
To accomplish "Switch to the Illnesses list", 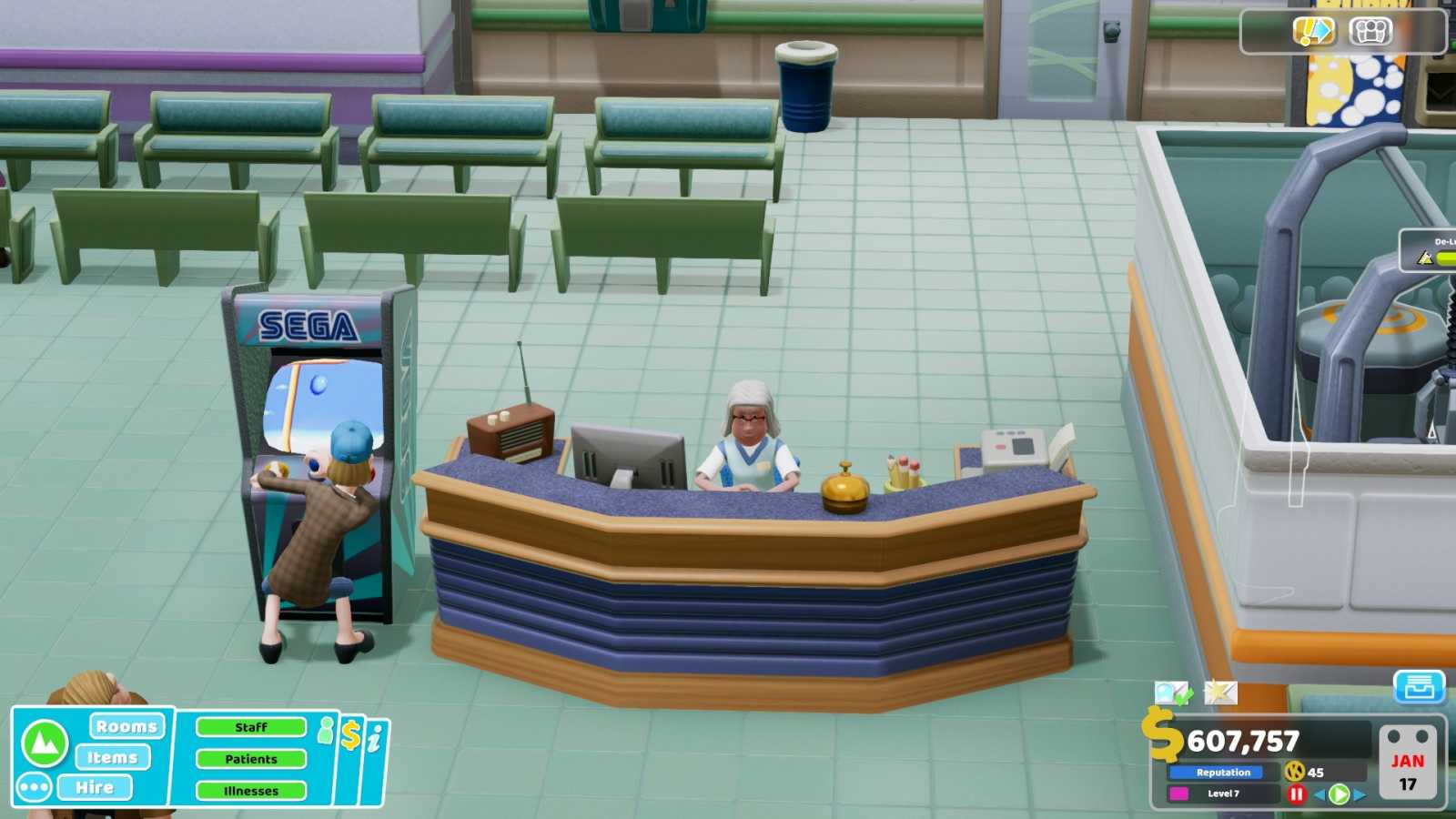I will 249,790.
